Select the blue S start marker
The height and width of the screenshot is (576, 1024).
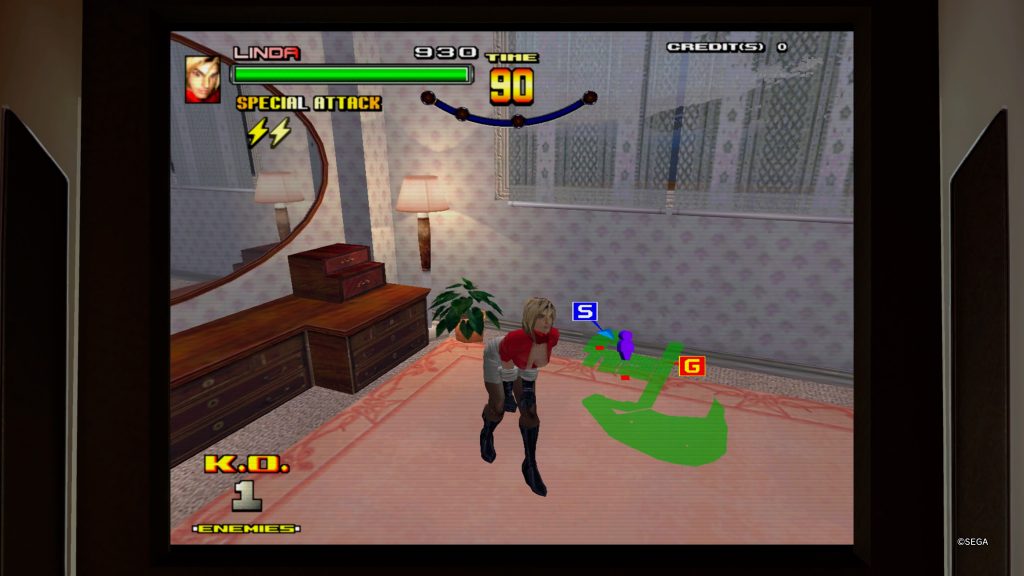click(584, 312)
